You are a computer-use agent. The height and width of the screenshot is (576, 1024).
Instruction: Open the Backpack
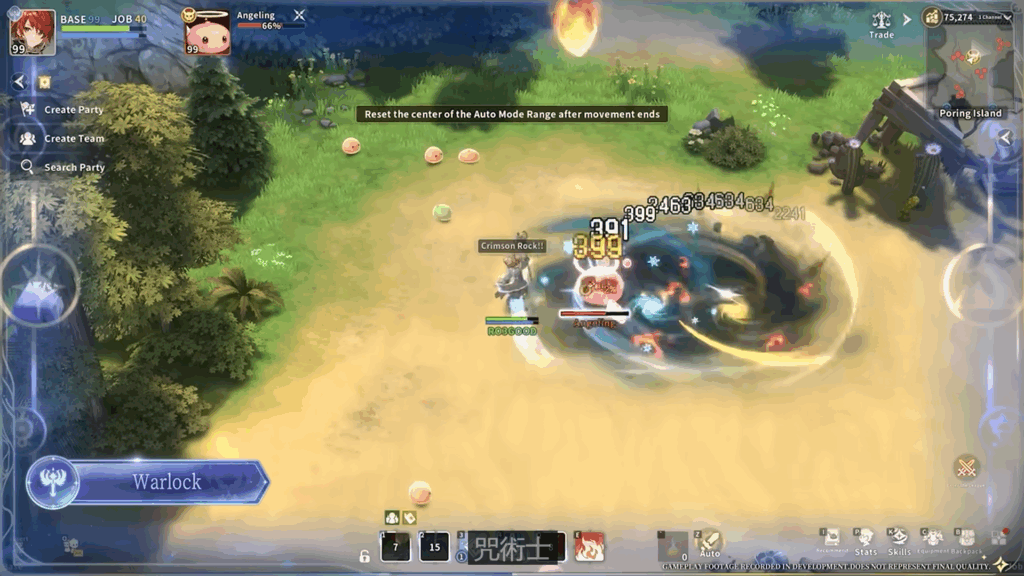(x=966, y=541)
